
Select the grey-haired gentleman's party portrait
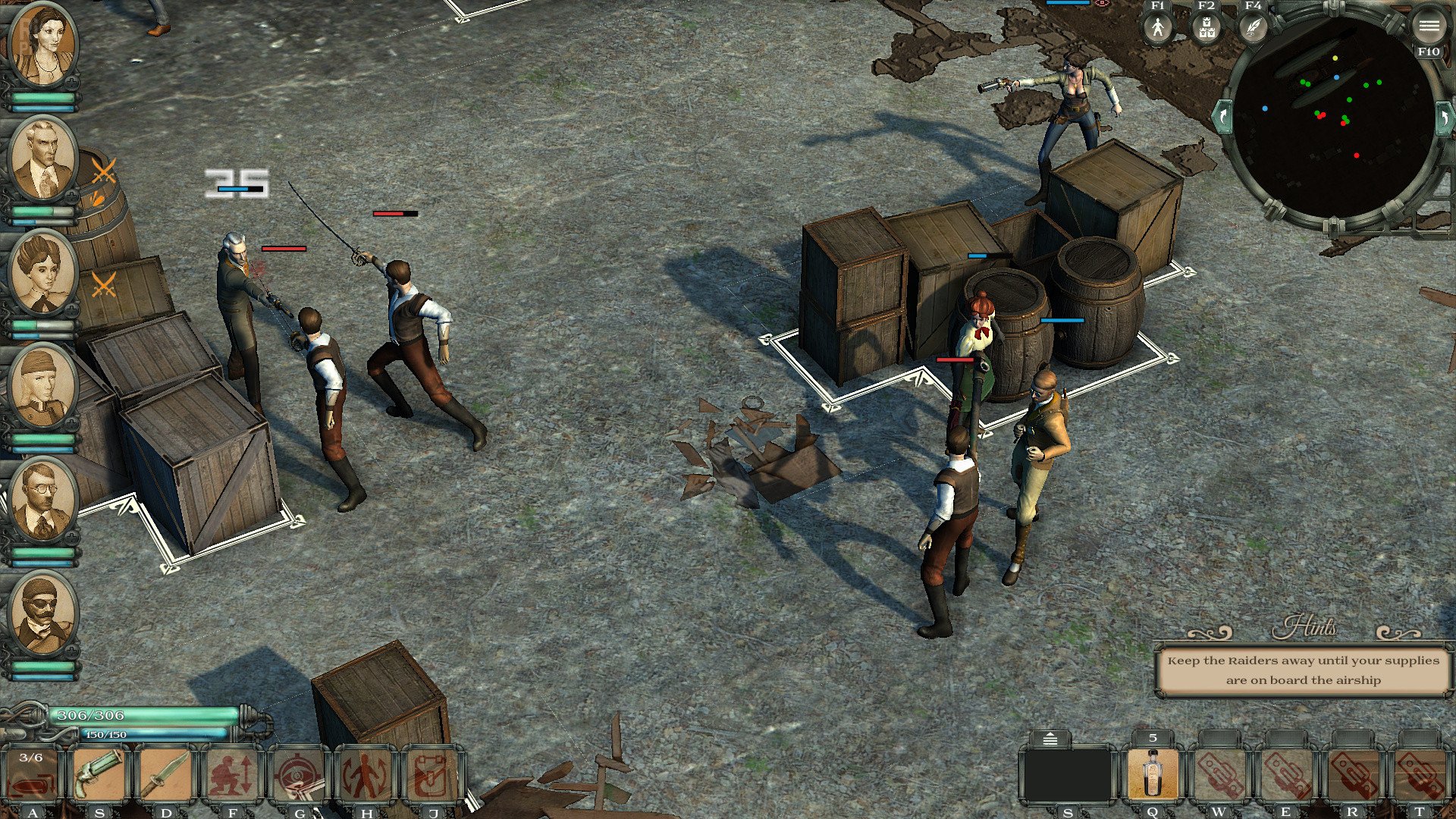point(42,161)
